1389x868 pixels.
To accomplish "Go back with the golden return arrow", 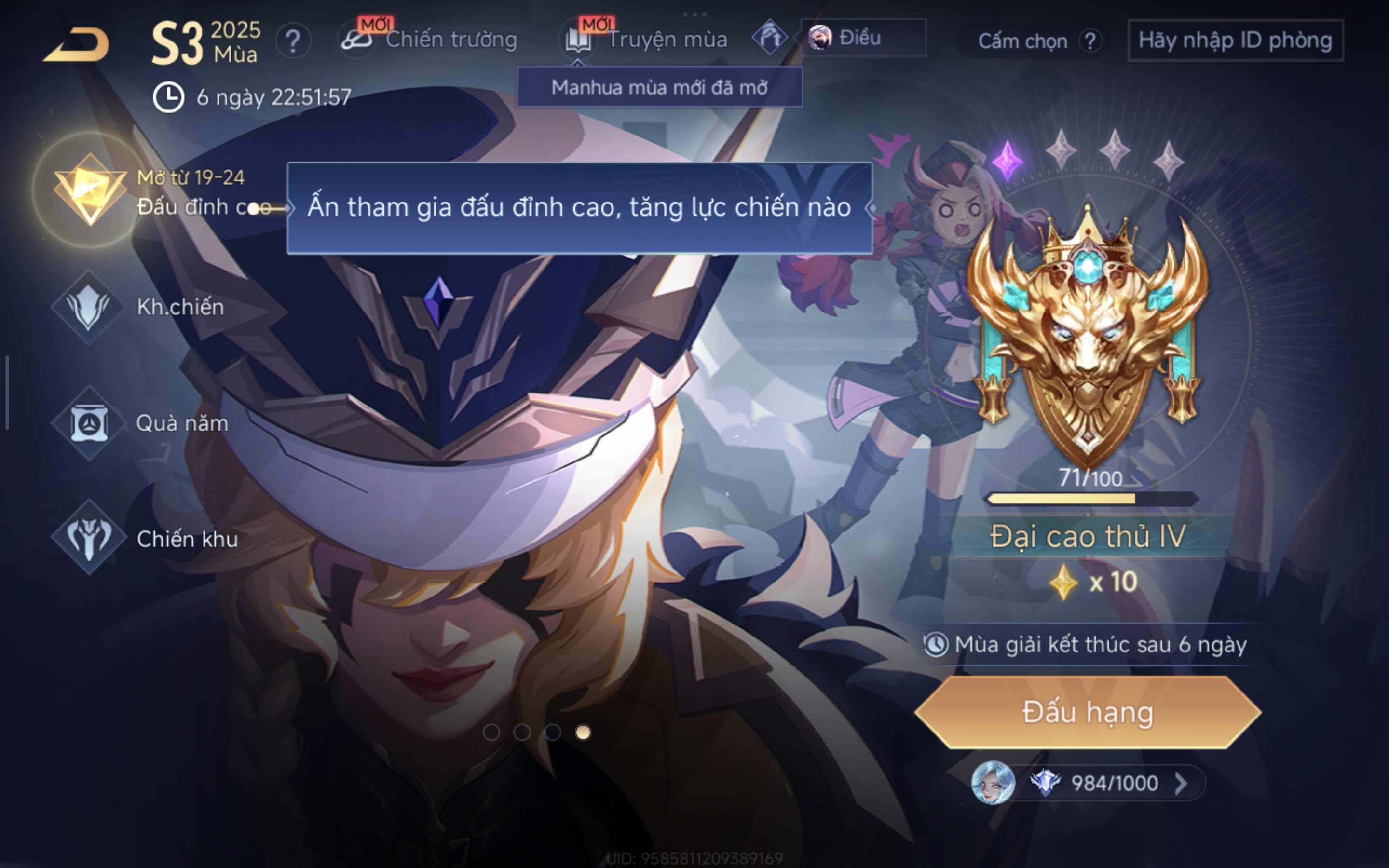I will (76, 44).
